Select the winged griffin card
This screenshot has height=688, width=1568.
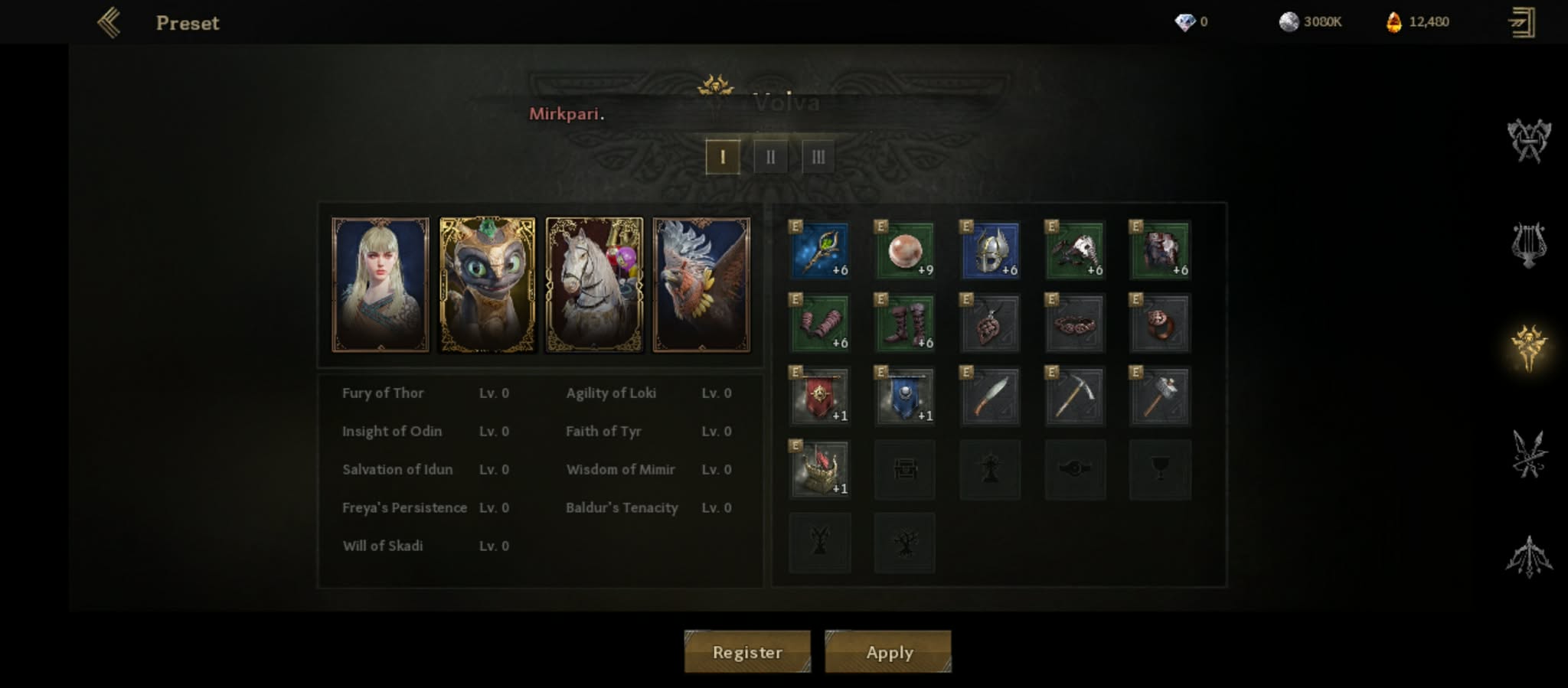click(x=701, y=285)
